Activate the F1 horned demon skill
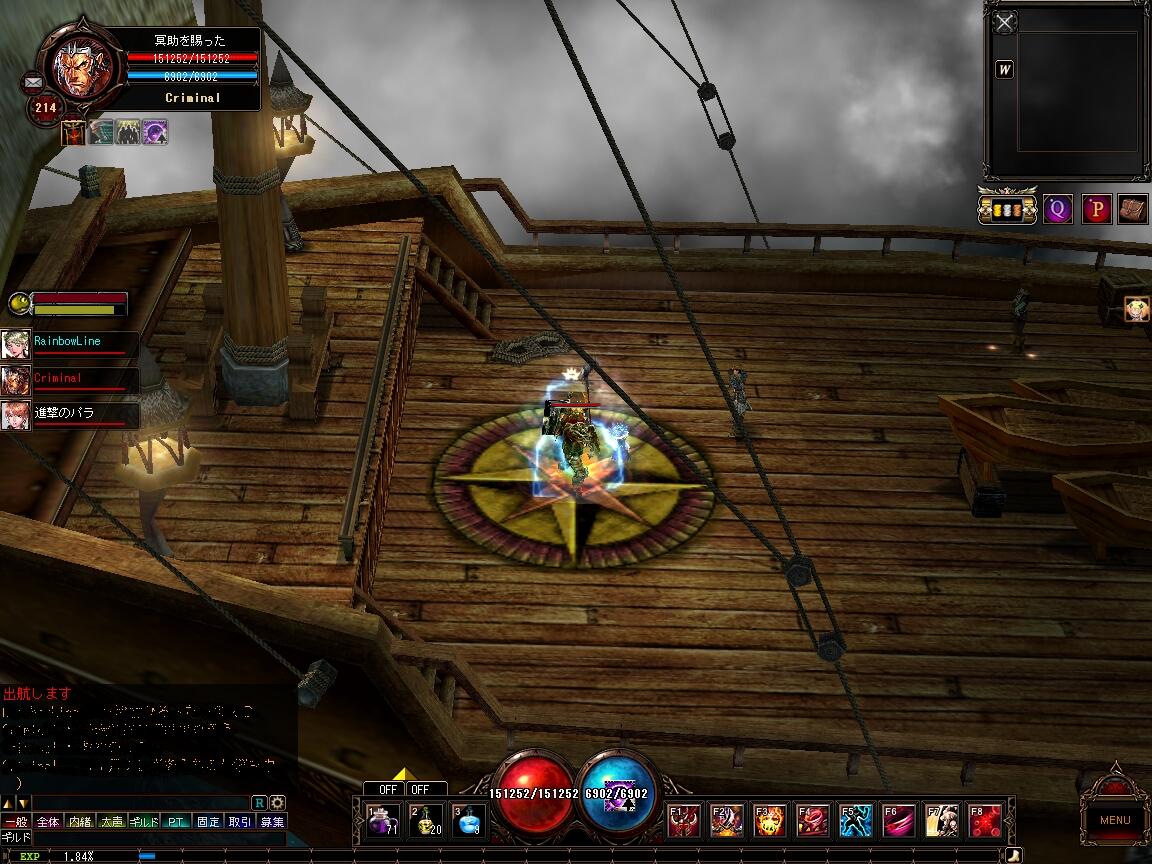 pos(684,821)
